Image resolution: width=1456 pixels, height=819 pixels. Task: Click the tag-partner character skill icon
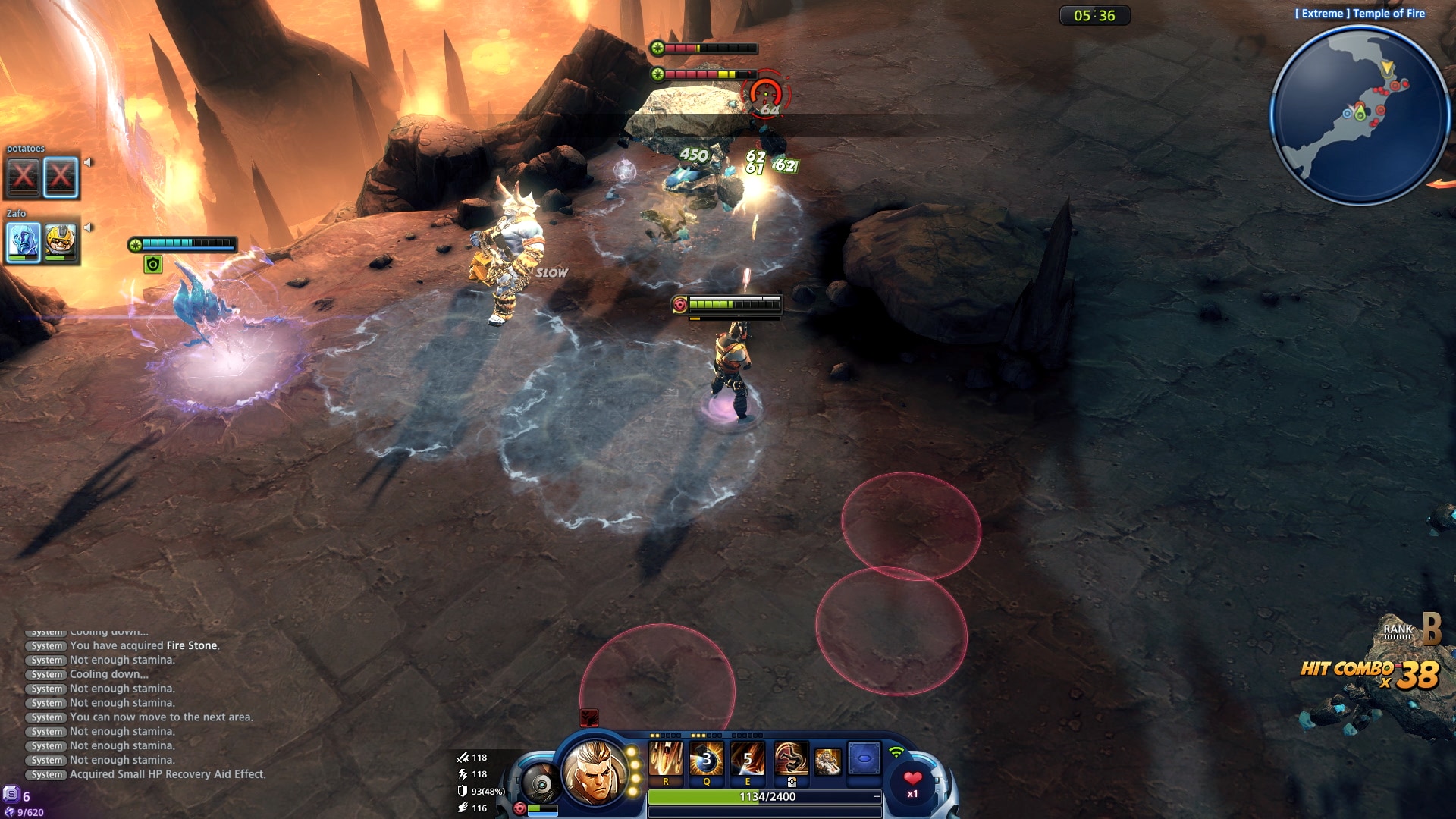pos(827,761)
